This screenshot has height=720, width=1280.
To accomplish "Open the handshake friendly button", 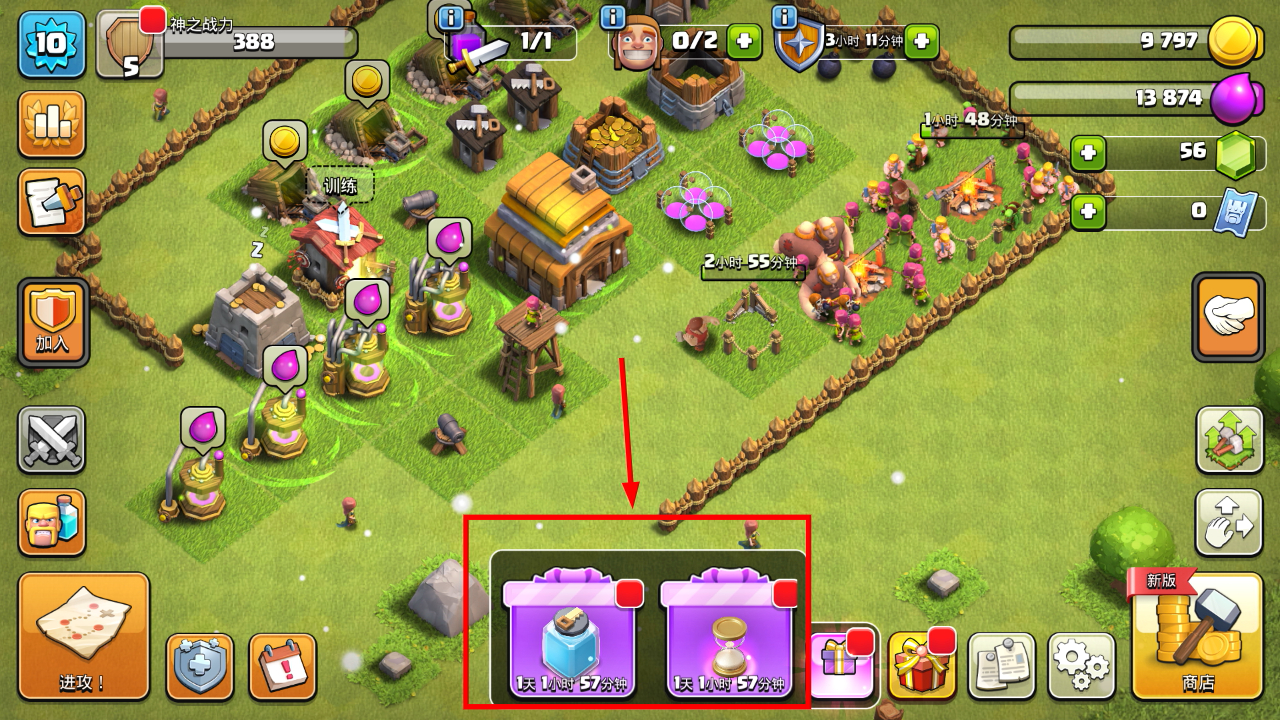I will tap(1228, 317).
